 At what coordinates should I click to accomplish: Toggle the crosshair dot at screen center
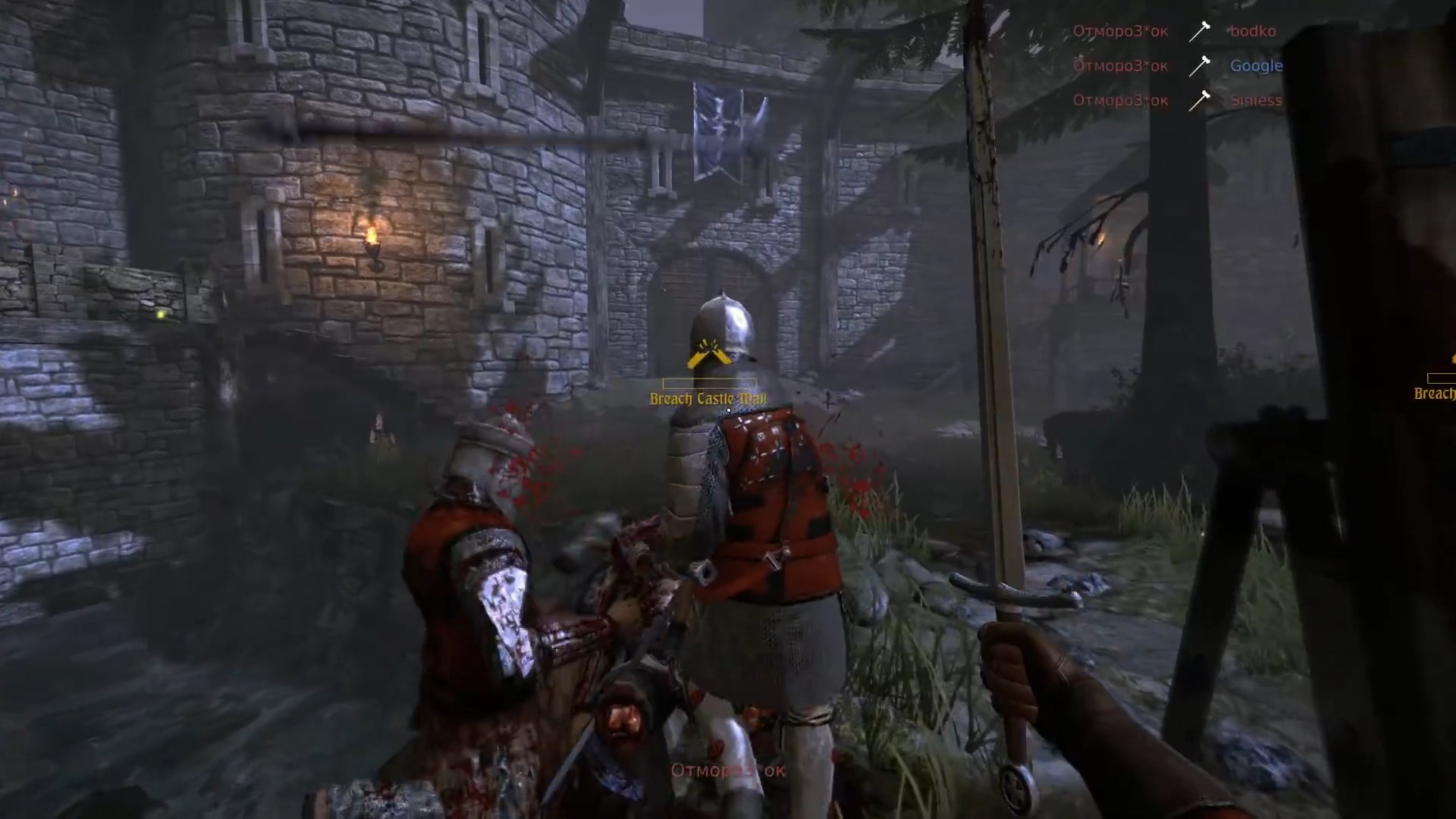(x=728, y=409)
